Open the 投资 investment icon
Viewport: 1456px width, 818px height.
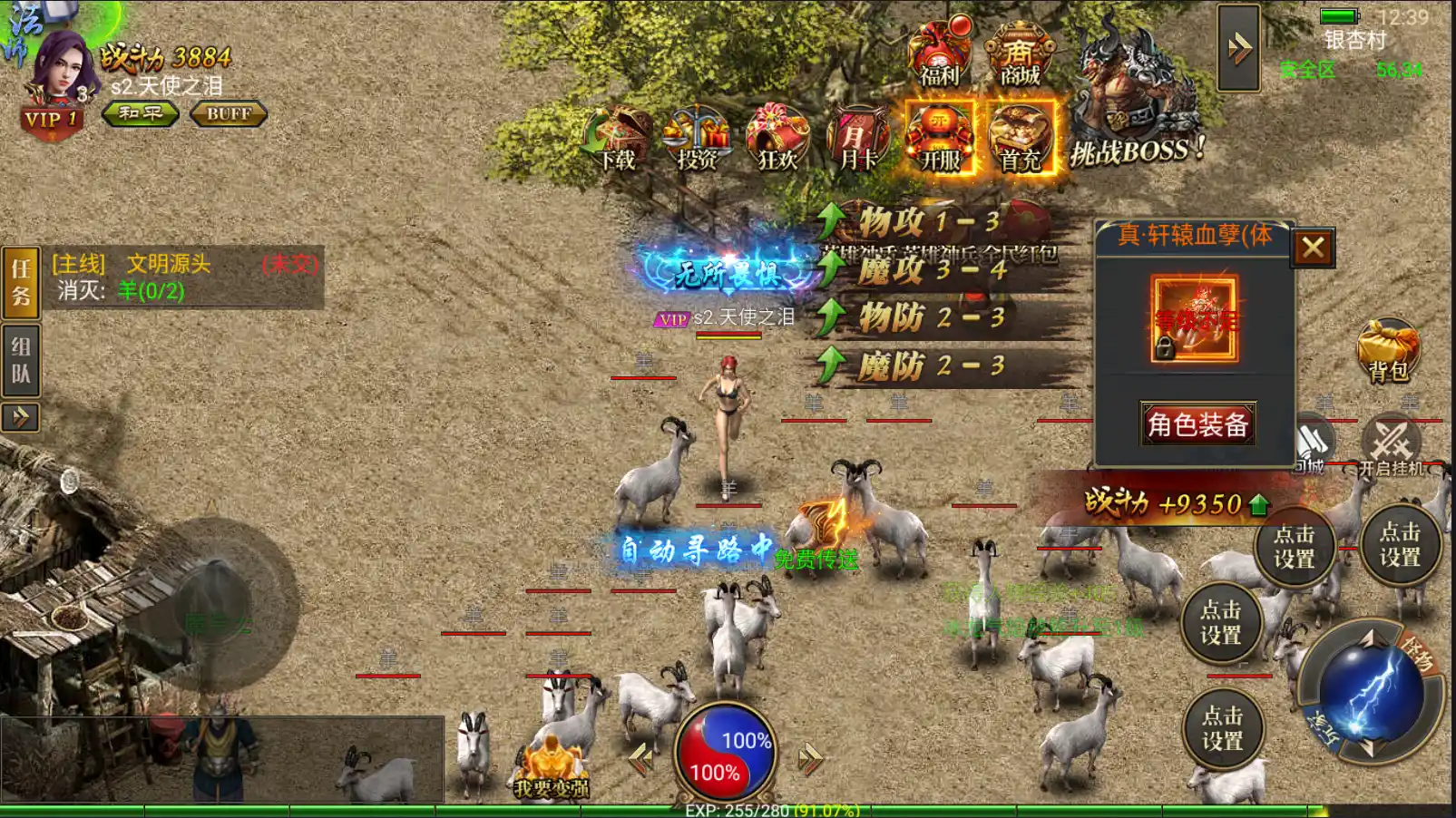(x=697, y=140)
